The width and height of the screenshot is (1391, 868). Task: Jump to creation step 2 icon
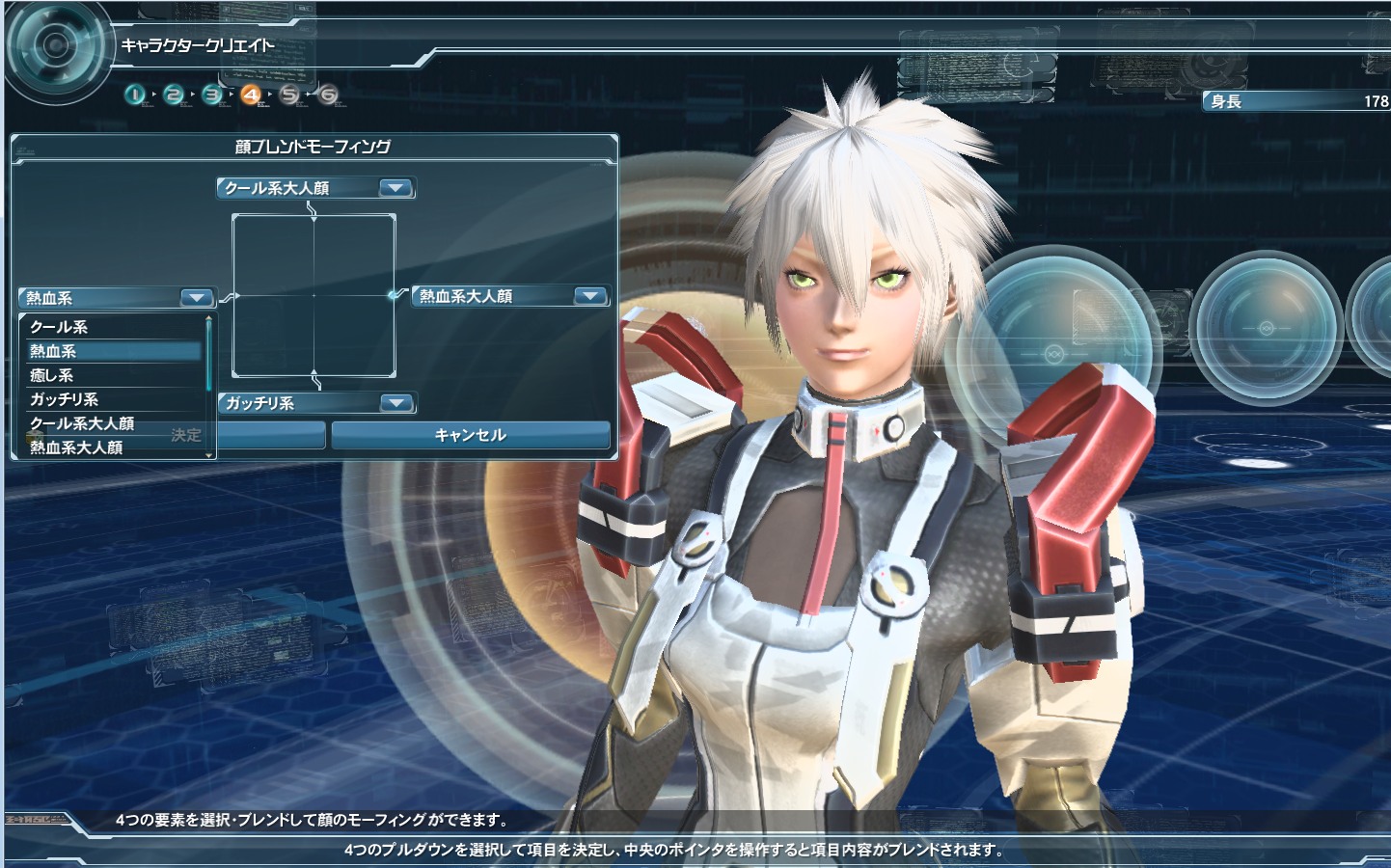click(175, 95)
